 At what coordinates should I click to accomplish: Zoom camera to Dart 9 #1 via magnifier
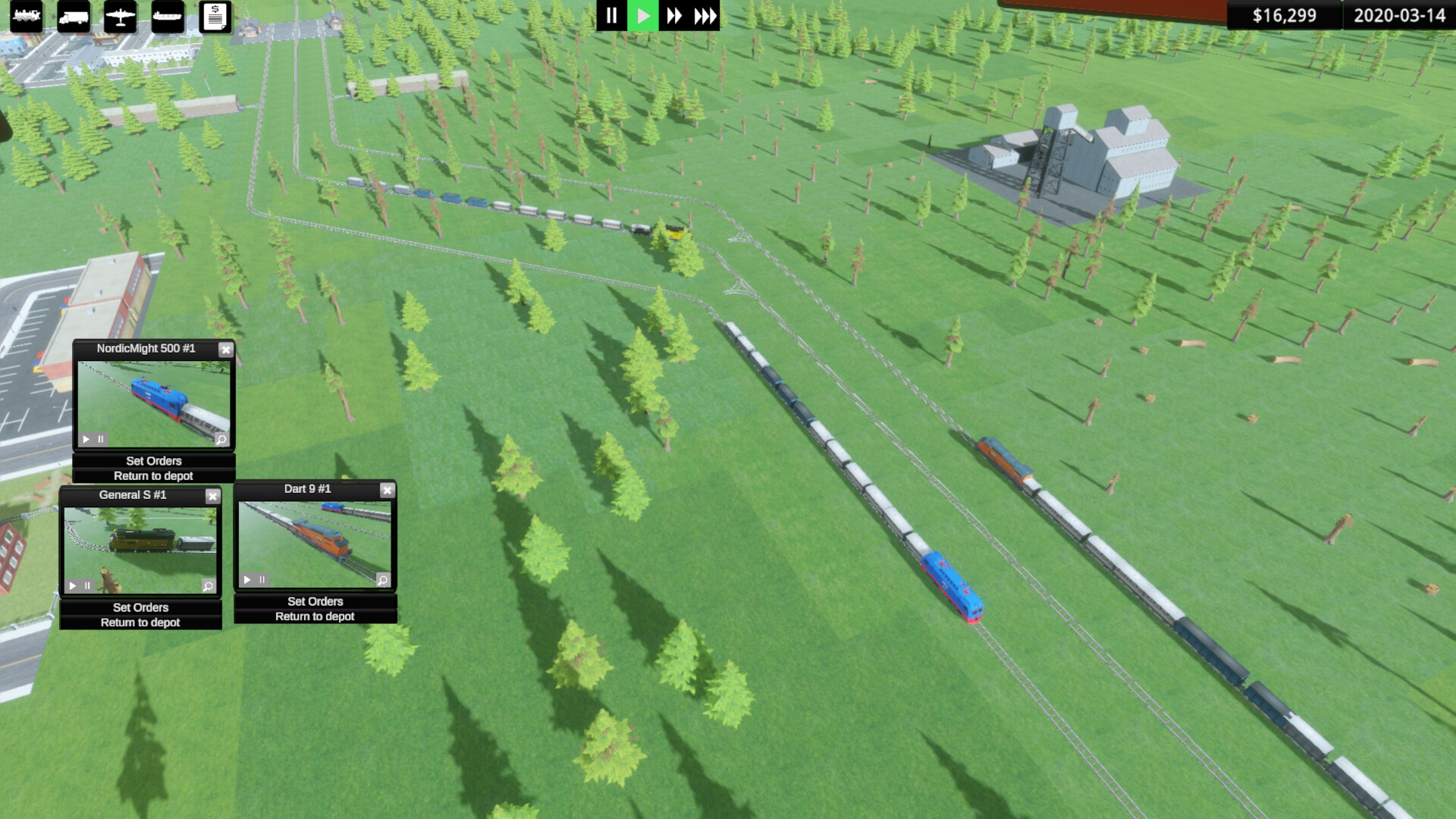tap(382, 579)
